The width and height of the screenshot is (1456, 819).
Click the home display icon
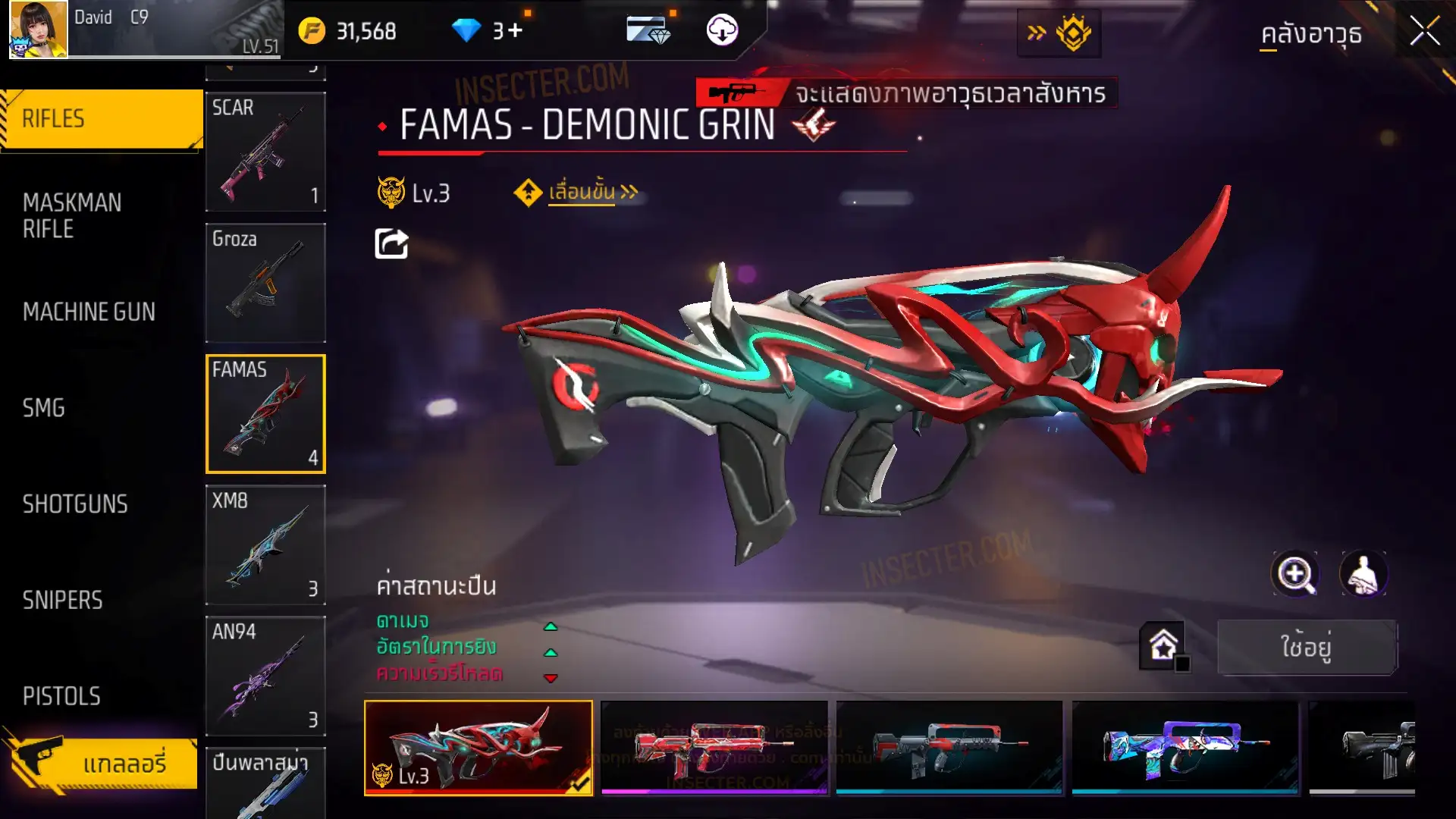1163,646
